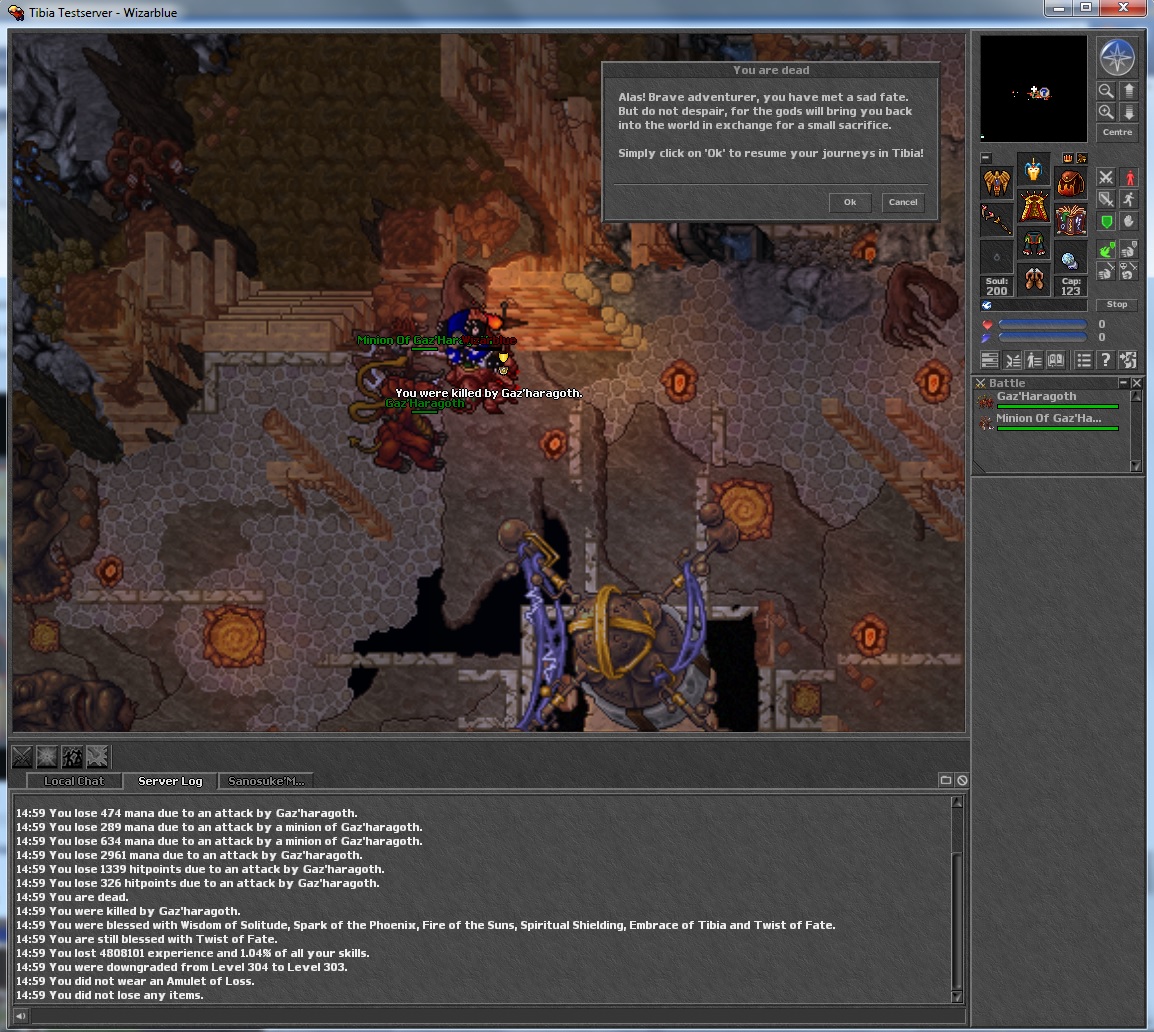Screen dimensions: 1154x1032
Task: Click the Stop button
Action: pos(1117,304)
